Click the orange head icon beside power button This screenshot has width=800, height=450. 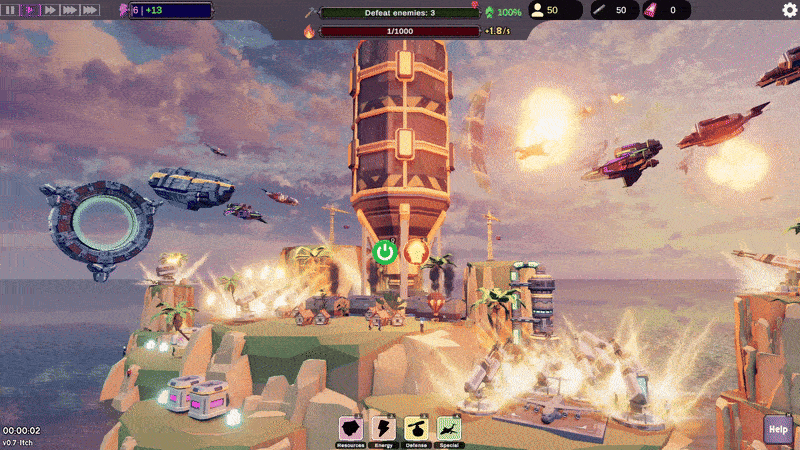(416, 251)
